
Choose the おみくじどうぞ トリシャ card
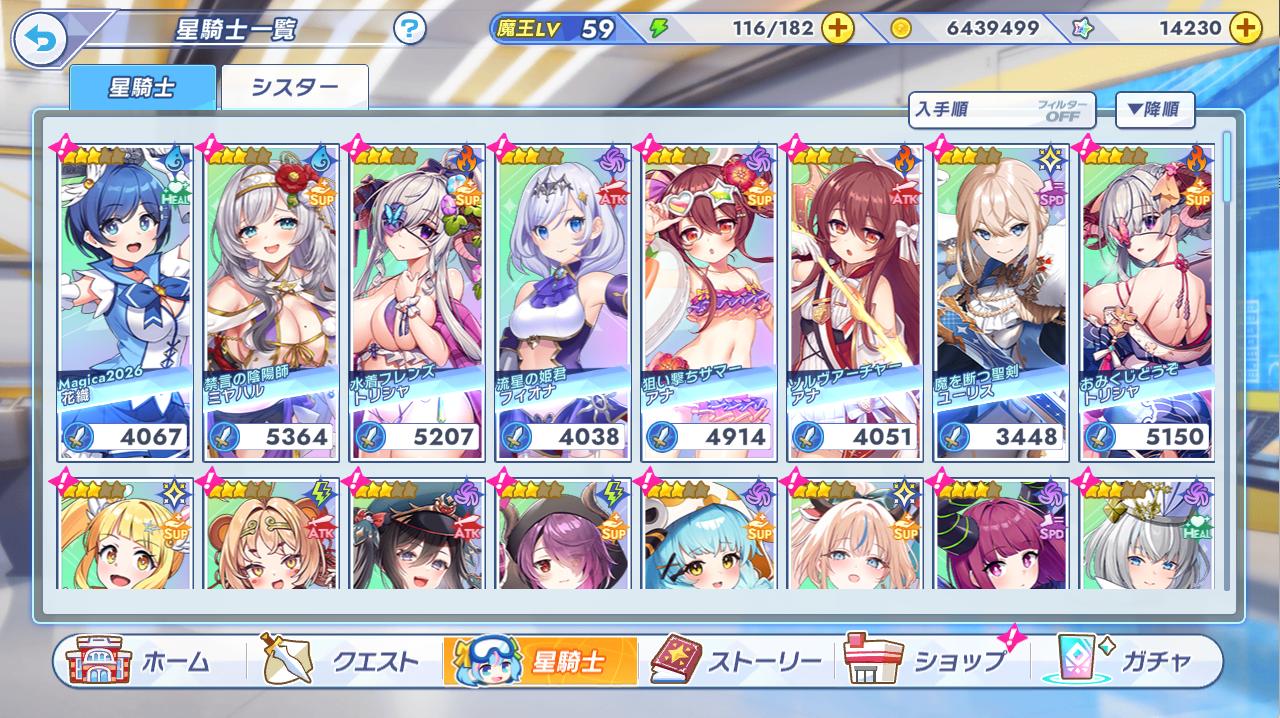click(1146, 300)
